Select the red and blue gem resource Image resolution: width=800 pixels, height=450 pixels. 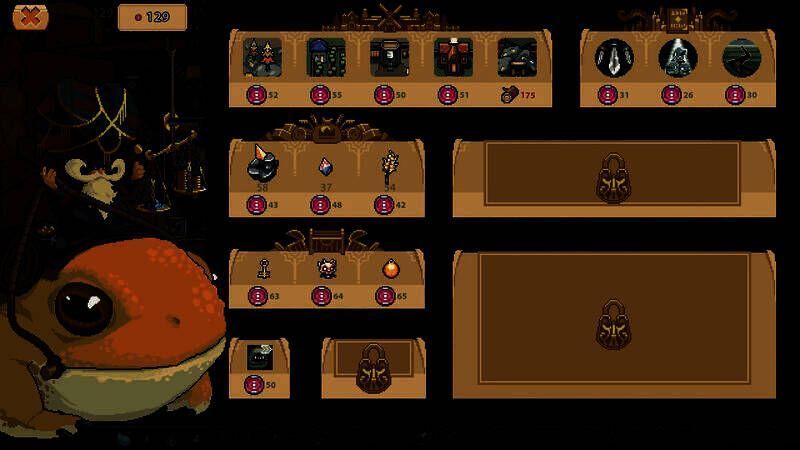(325, 167)
